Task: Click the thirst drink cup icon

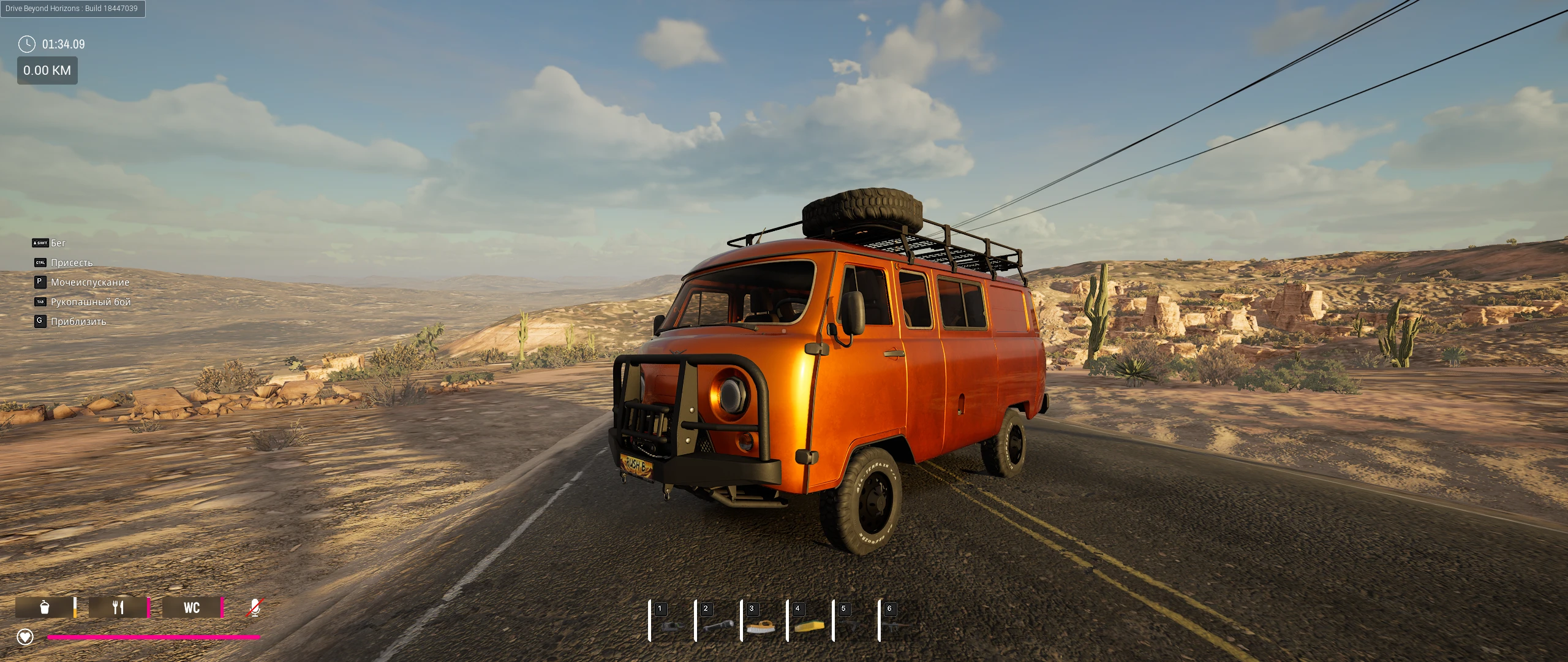Action: (x=46, y=608)
